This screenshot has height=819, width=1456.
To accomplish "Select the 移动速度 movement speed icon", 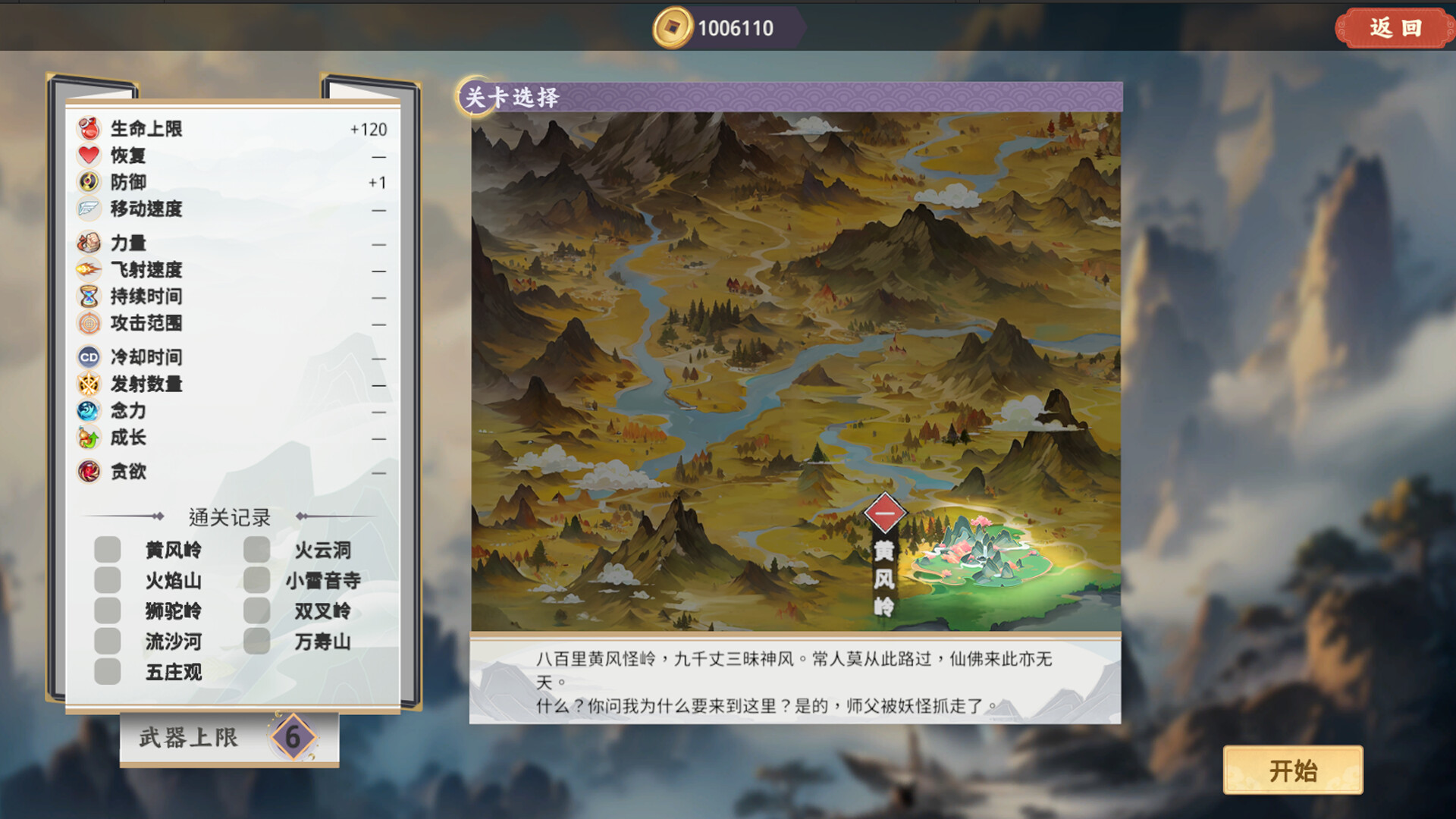I will coord(88,209).
